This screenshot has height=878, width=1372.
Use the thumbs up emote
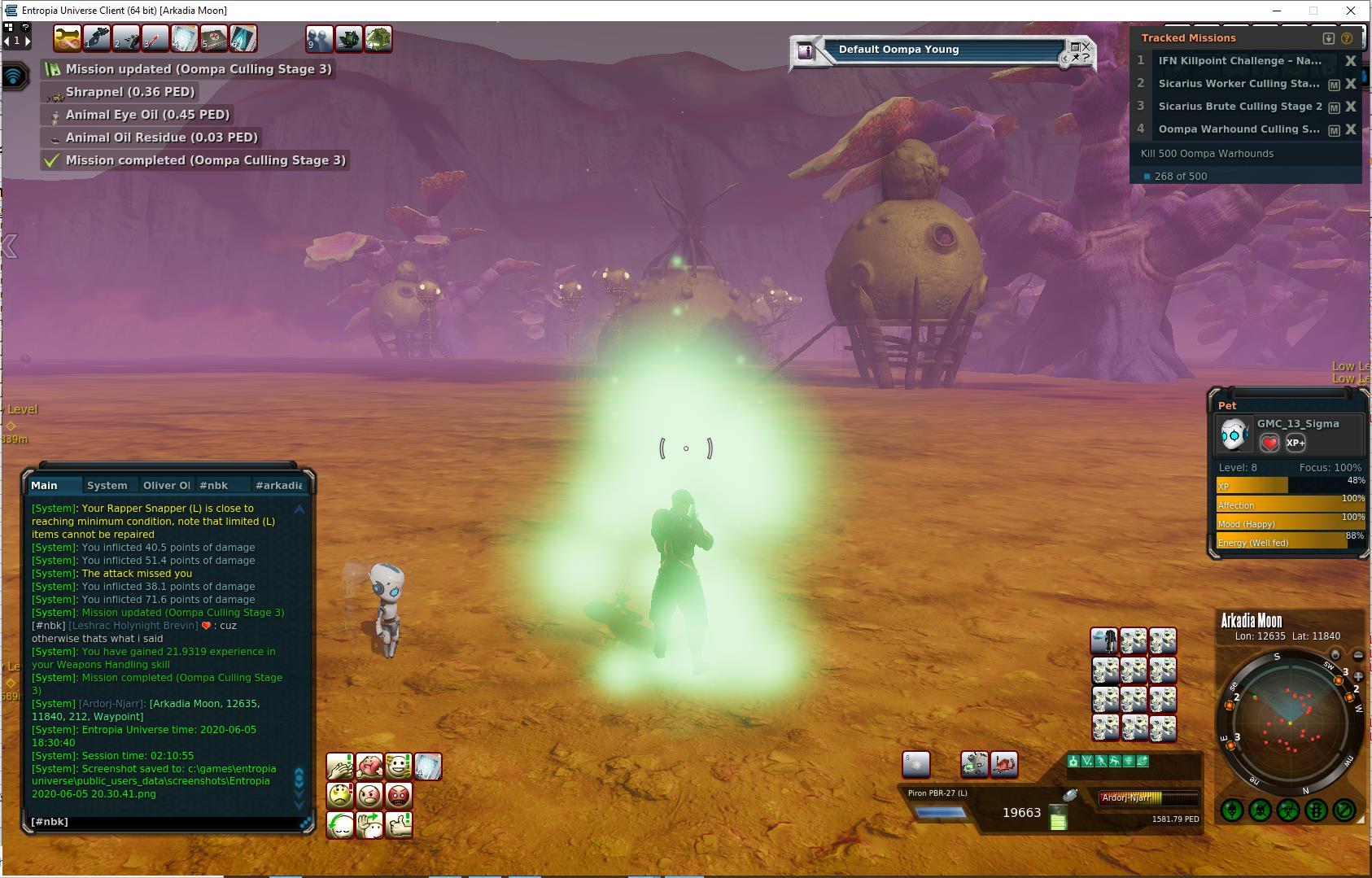tap(399, 825)
